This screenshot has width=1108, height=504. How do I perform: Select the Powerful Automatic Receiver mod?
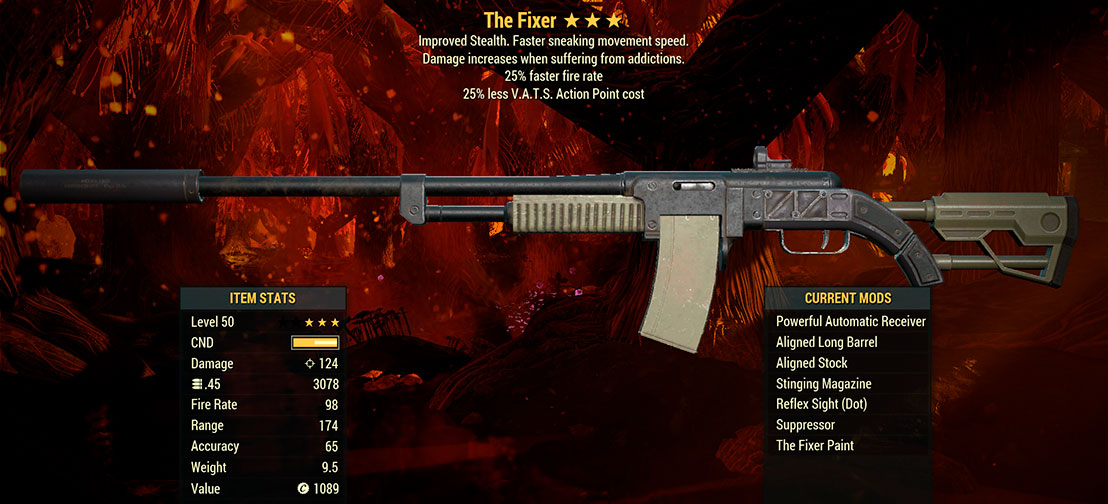850,322
